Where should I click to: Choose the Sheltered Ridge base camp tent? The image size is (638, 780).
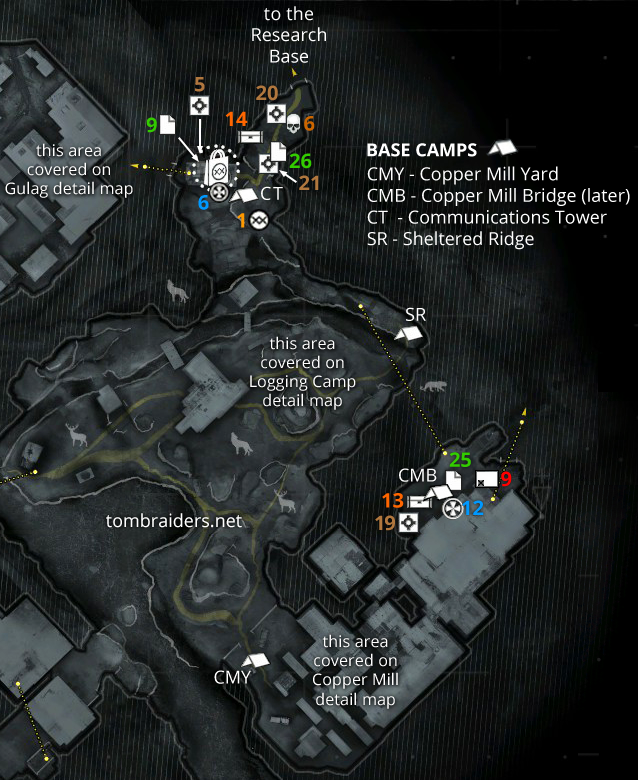409,335
